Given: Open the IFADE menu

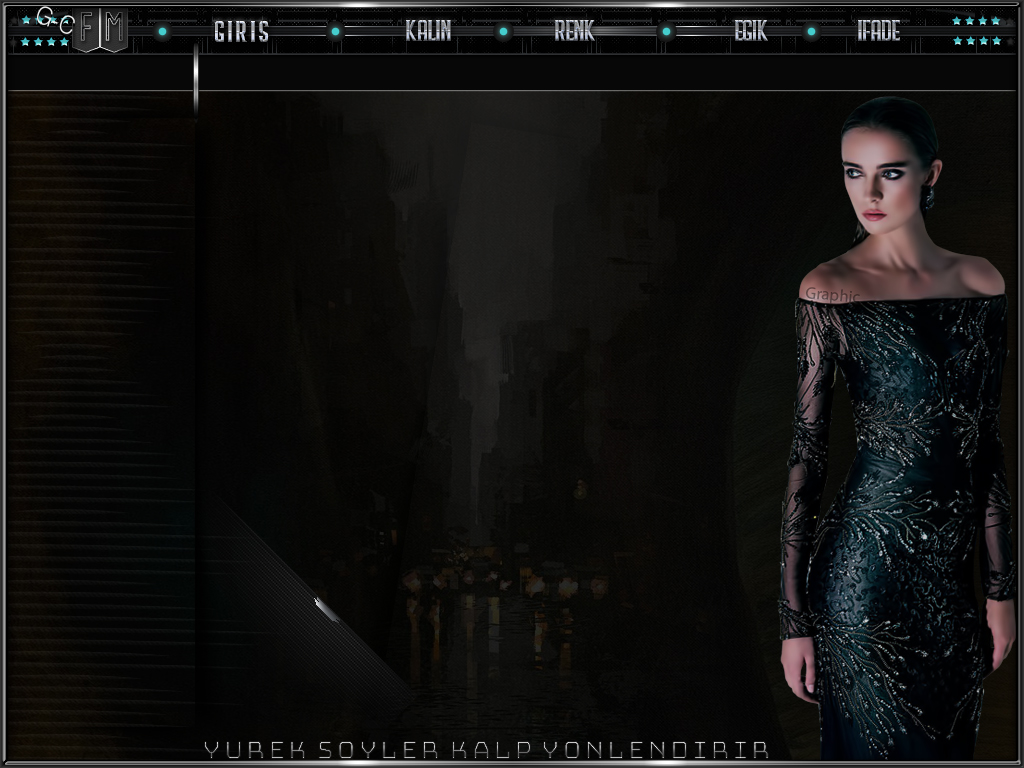Looking at the screenshot, I should coord(878,32).
